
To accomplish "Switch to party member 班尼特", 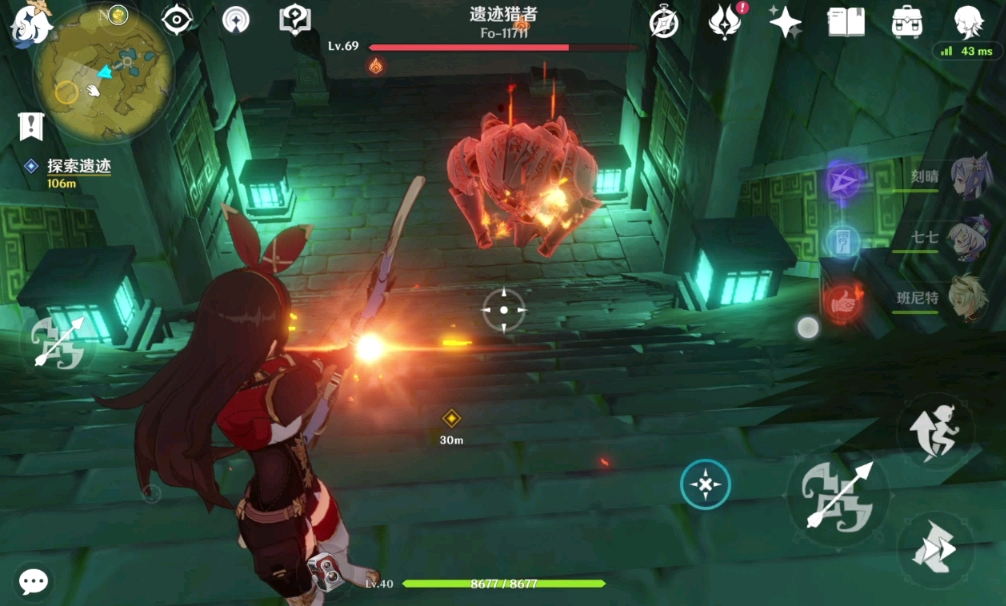I will click(968, 298).
